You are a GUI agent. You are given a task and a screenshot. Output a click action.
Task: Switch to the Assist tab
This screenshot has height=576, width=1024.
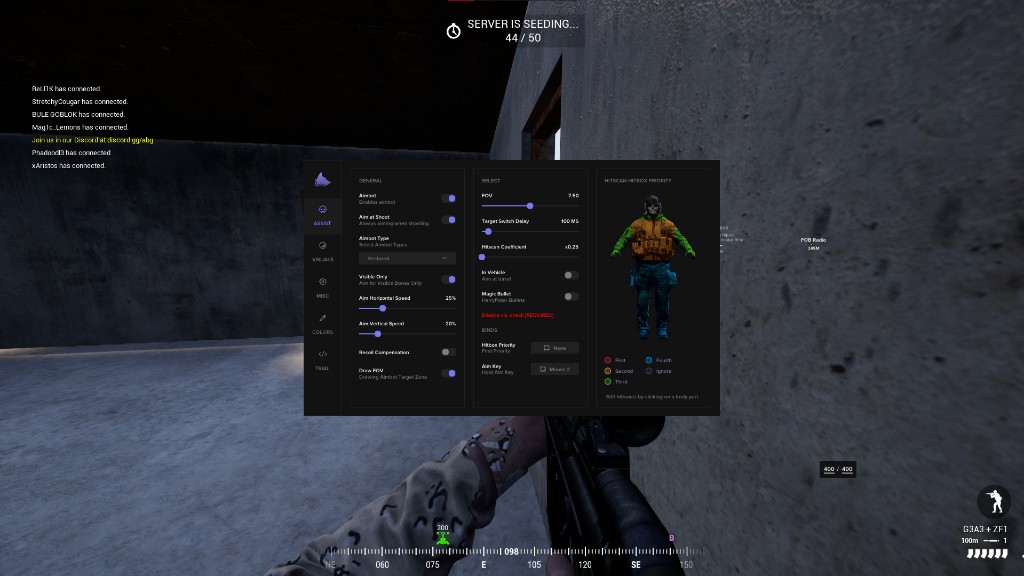(x=322, y=214)
